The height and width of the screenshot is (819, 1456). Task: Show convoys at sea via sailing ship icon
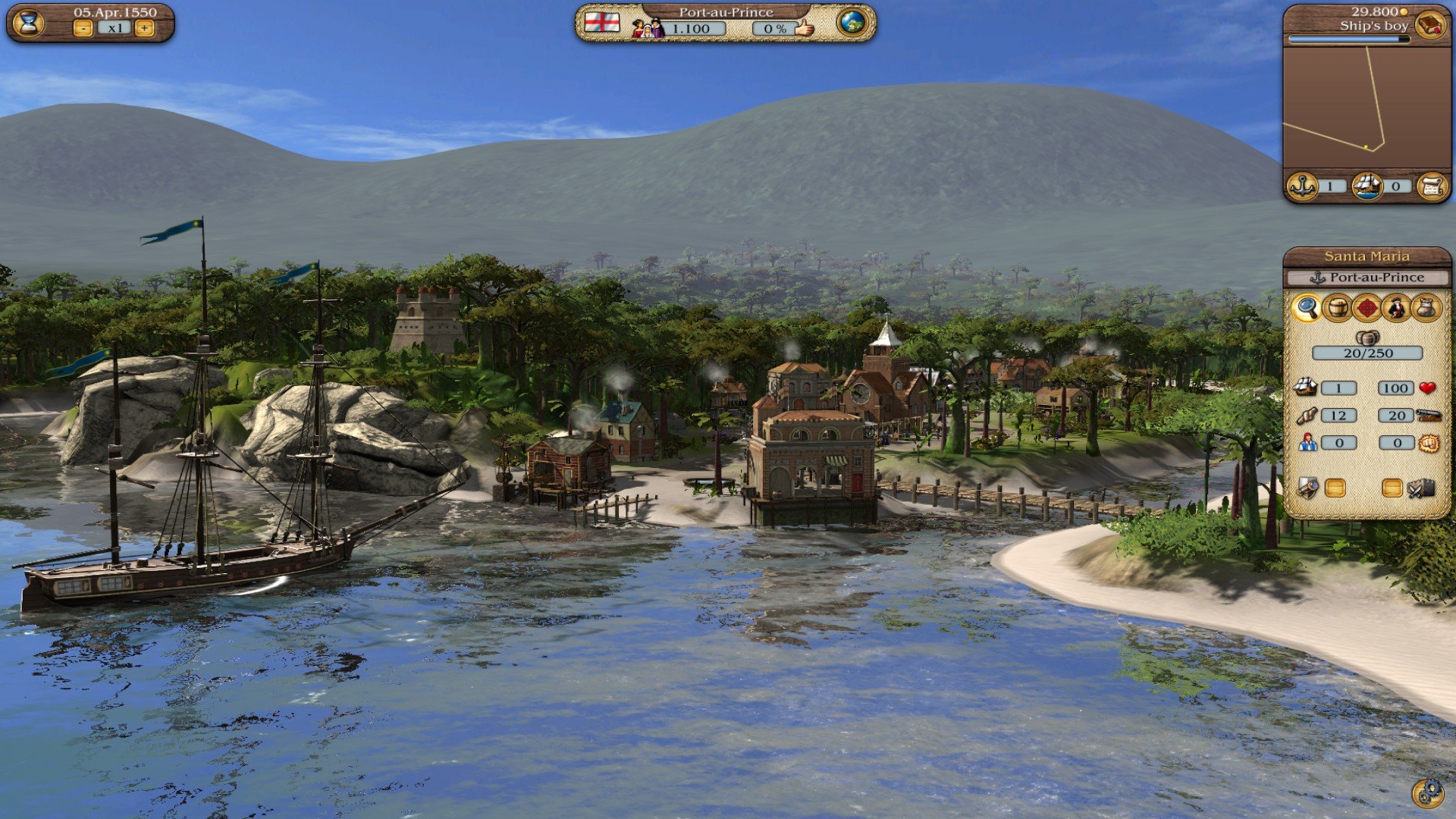pos(1367,186)
